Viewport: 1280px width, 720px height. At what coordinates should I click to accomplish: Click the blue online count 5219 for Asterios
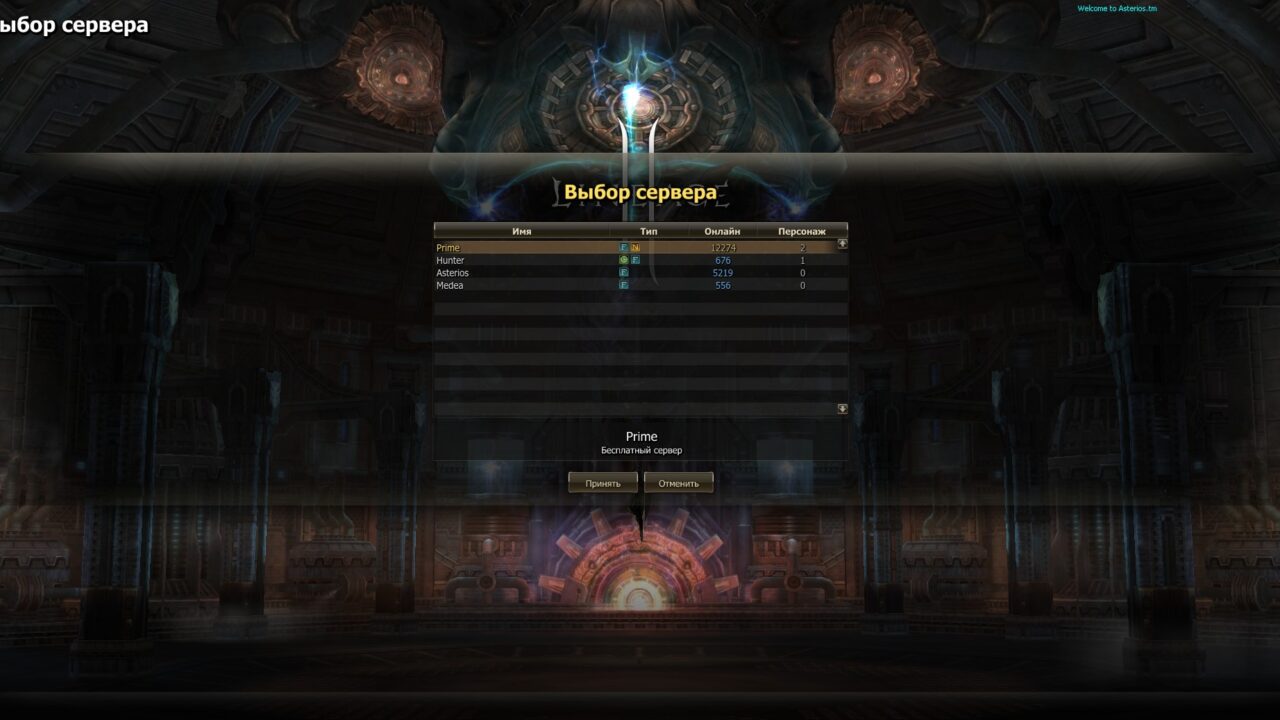point(722,272)
